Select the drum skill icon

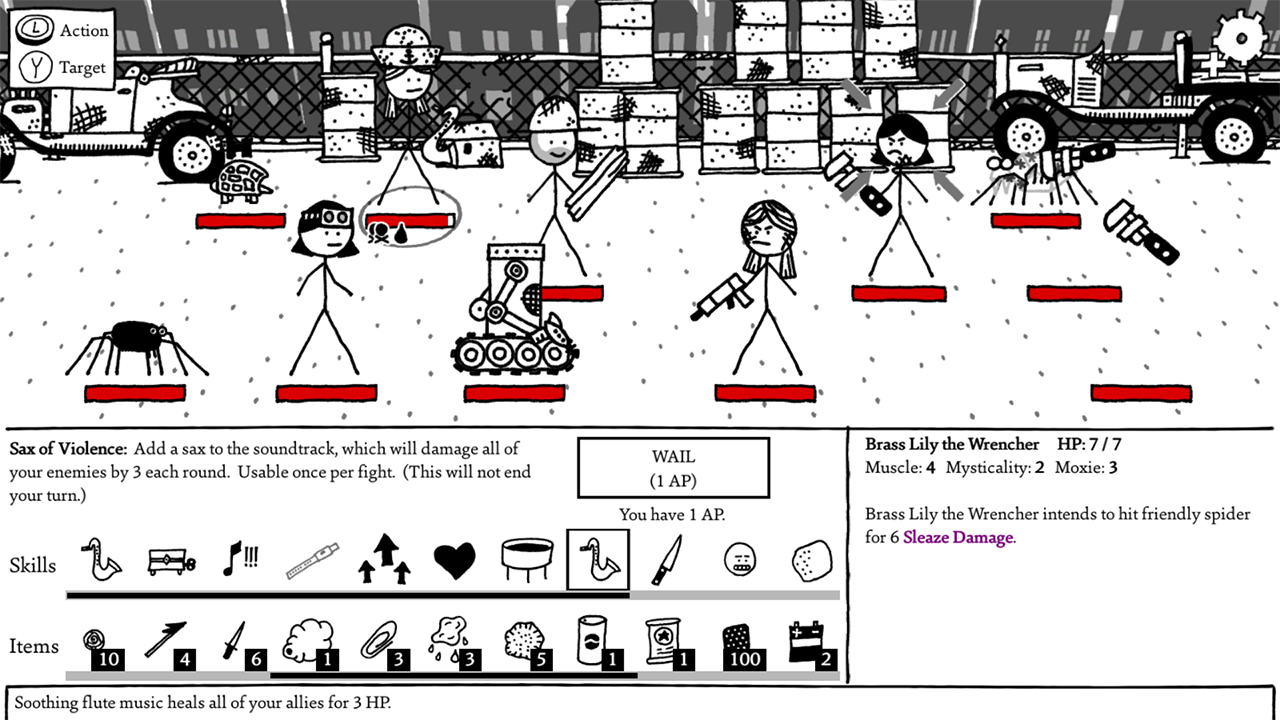[527, 559]
